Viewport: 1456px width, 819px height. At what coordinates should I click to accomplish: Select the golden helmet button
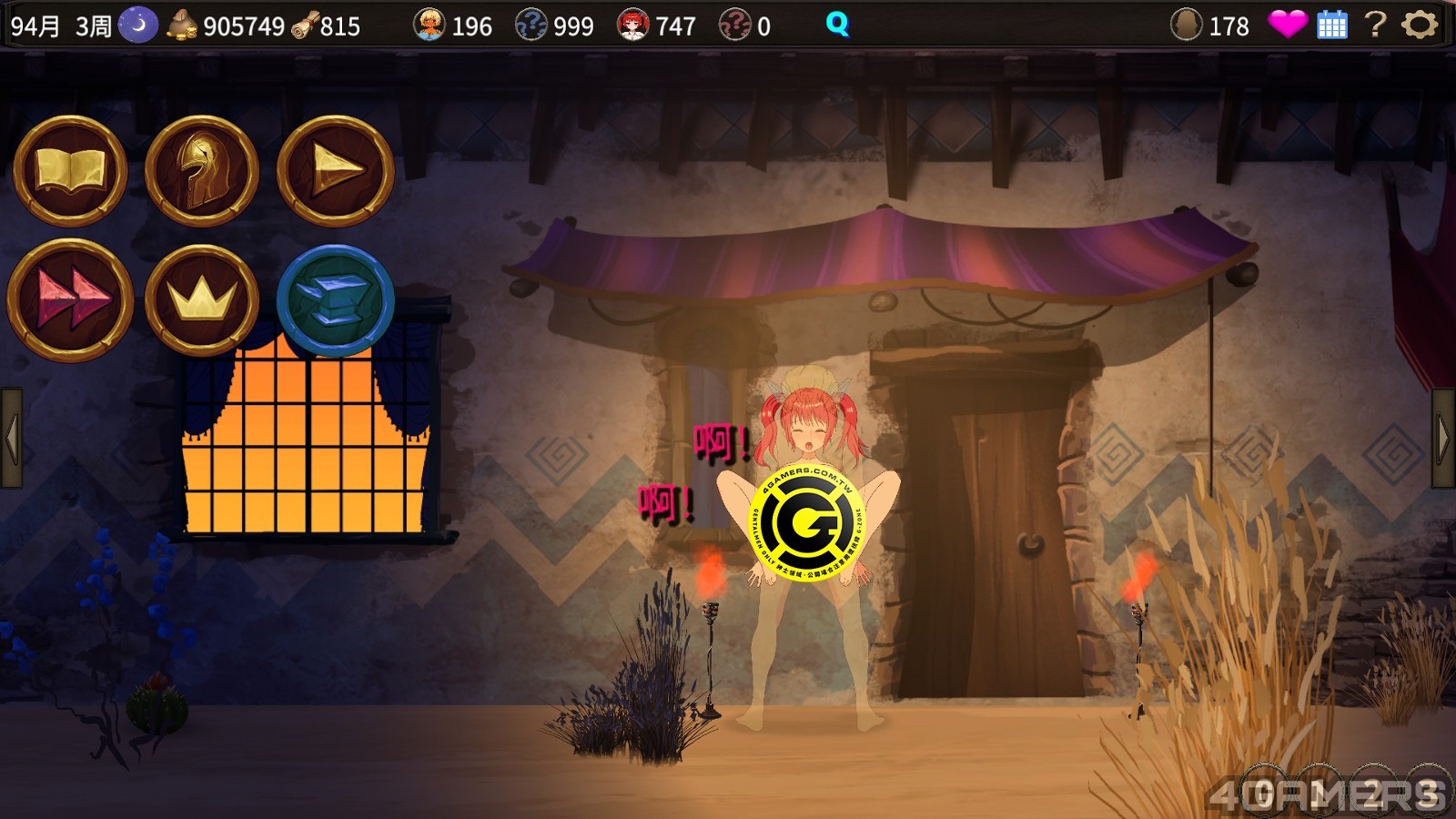[202, 170]
